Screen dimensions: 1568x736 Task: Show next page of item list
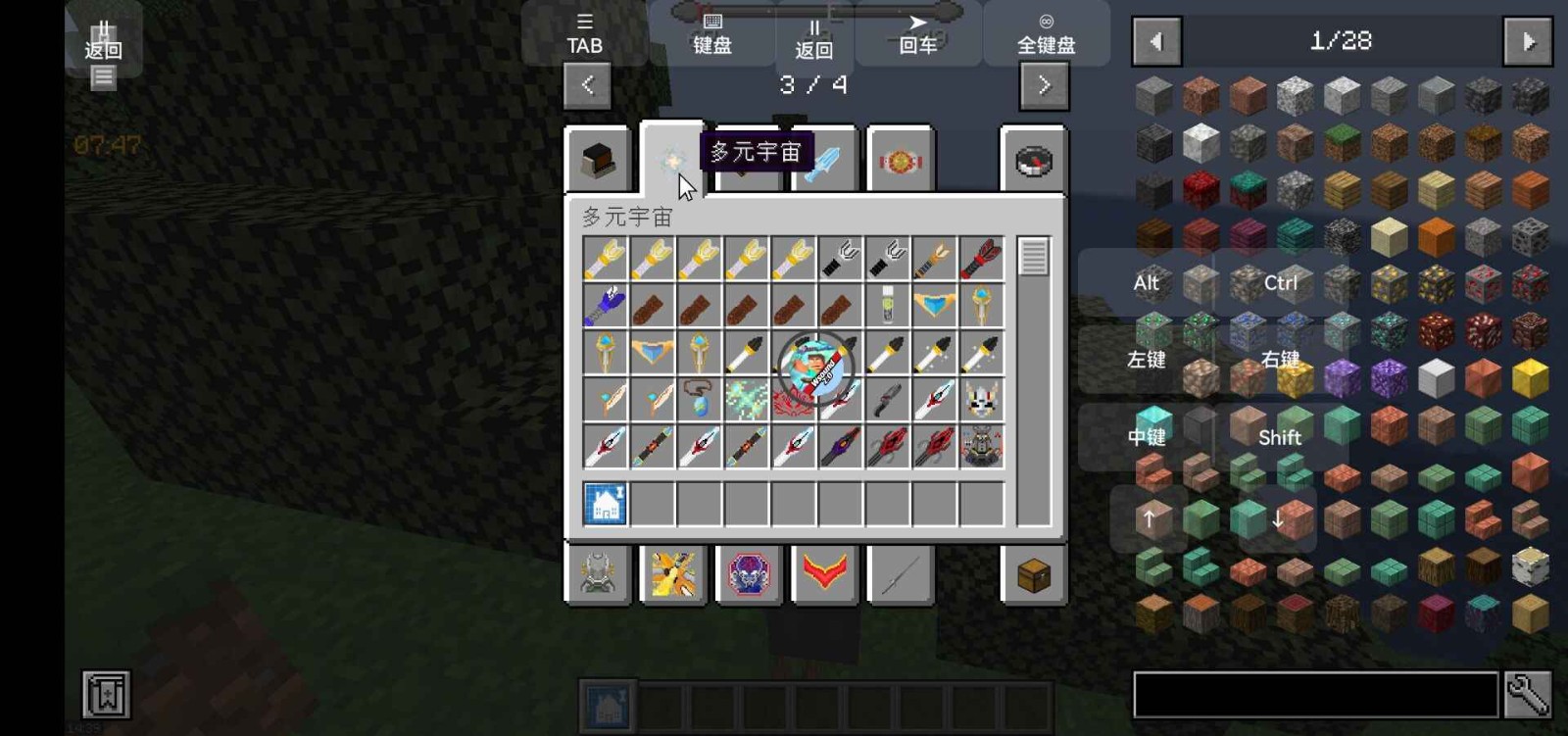(1528, 41)
